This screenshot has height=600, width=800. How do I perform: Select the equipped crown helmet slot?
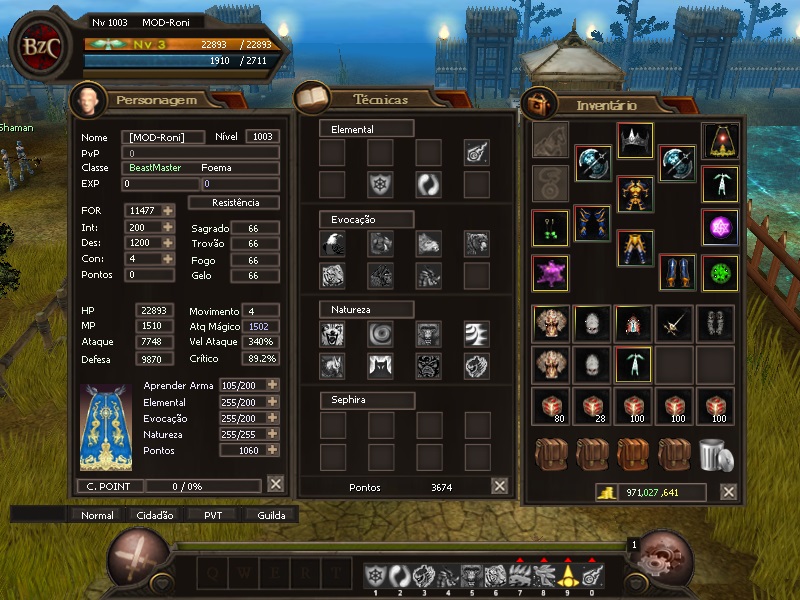(634, 140)
